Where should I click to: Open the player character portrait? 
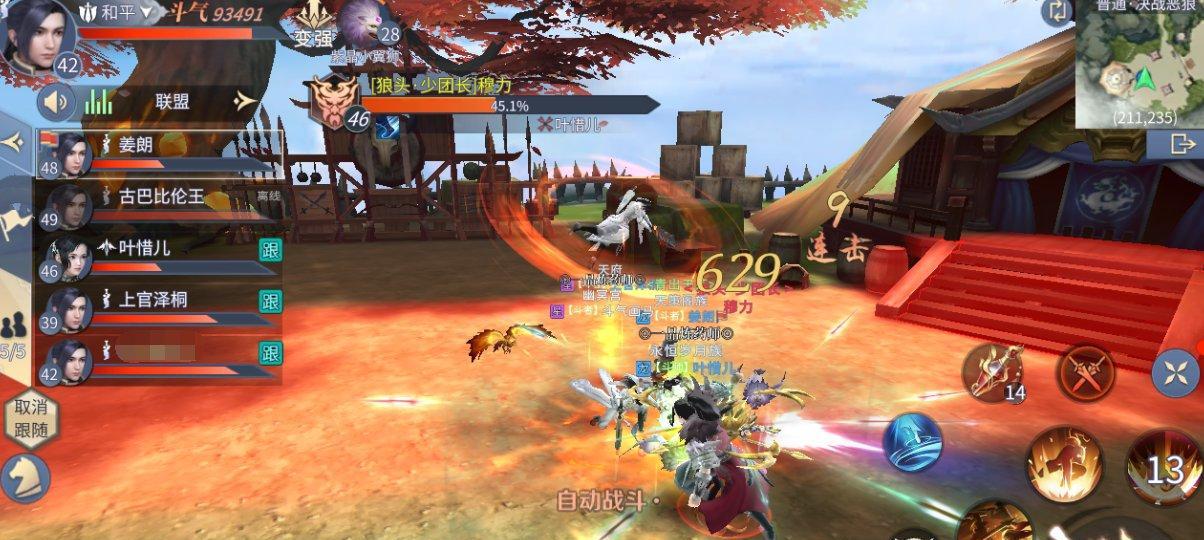pyautogui.click(x=35, y=35)
